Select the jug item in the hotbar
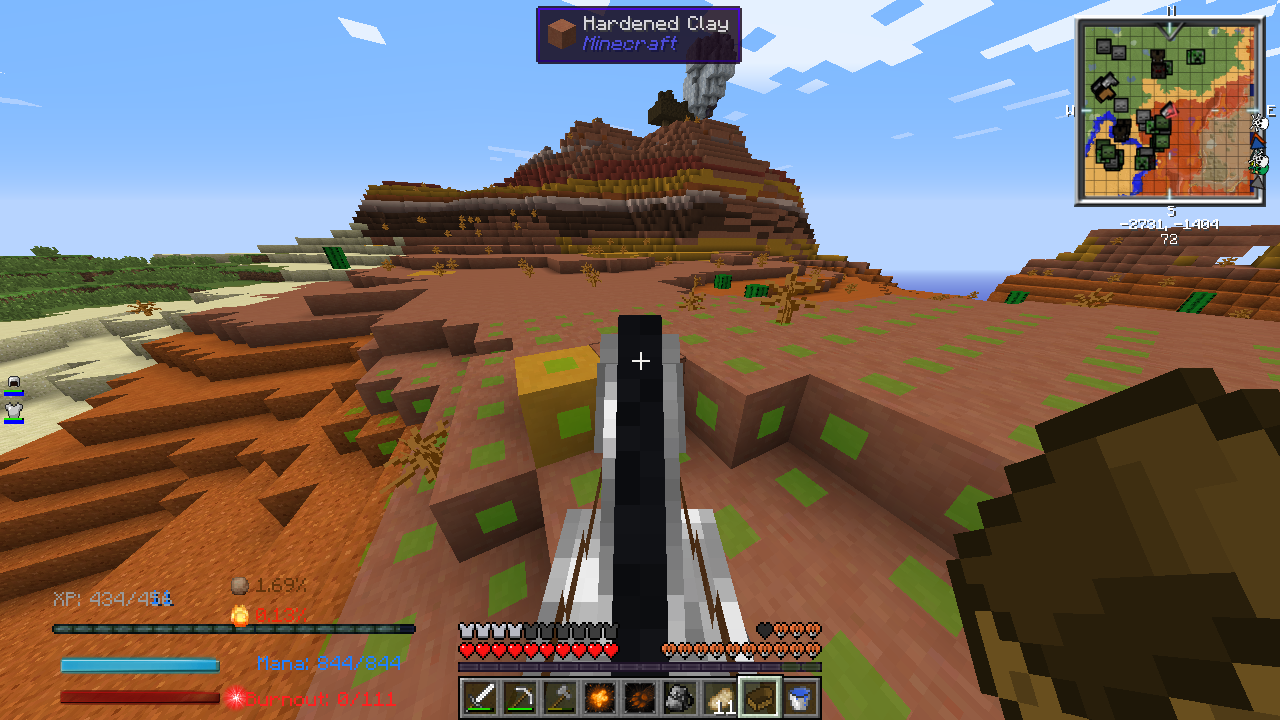 [x=678, y=698]
